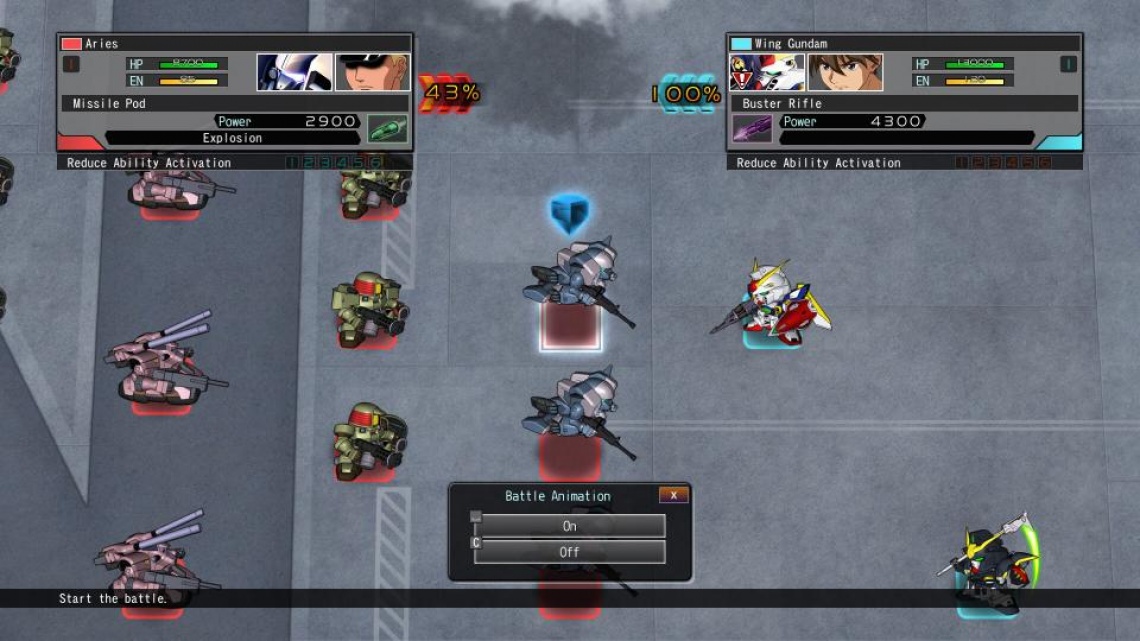Click the Aries pilot portrait with cap
The width and height of the screenshot is (1140, 641).
[372, 72]
